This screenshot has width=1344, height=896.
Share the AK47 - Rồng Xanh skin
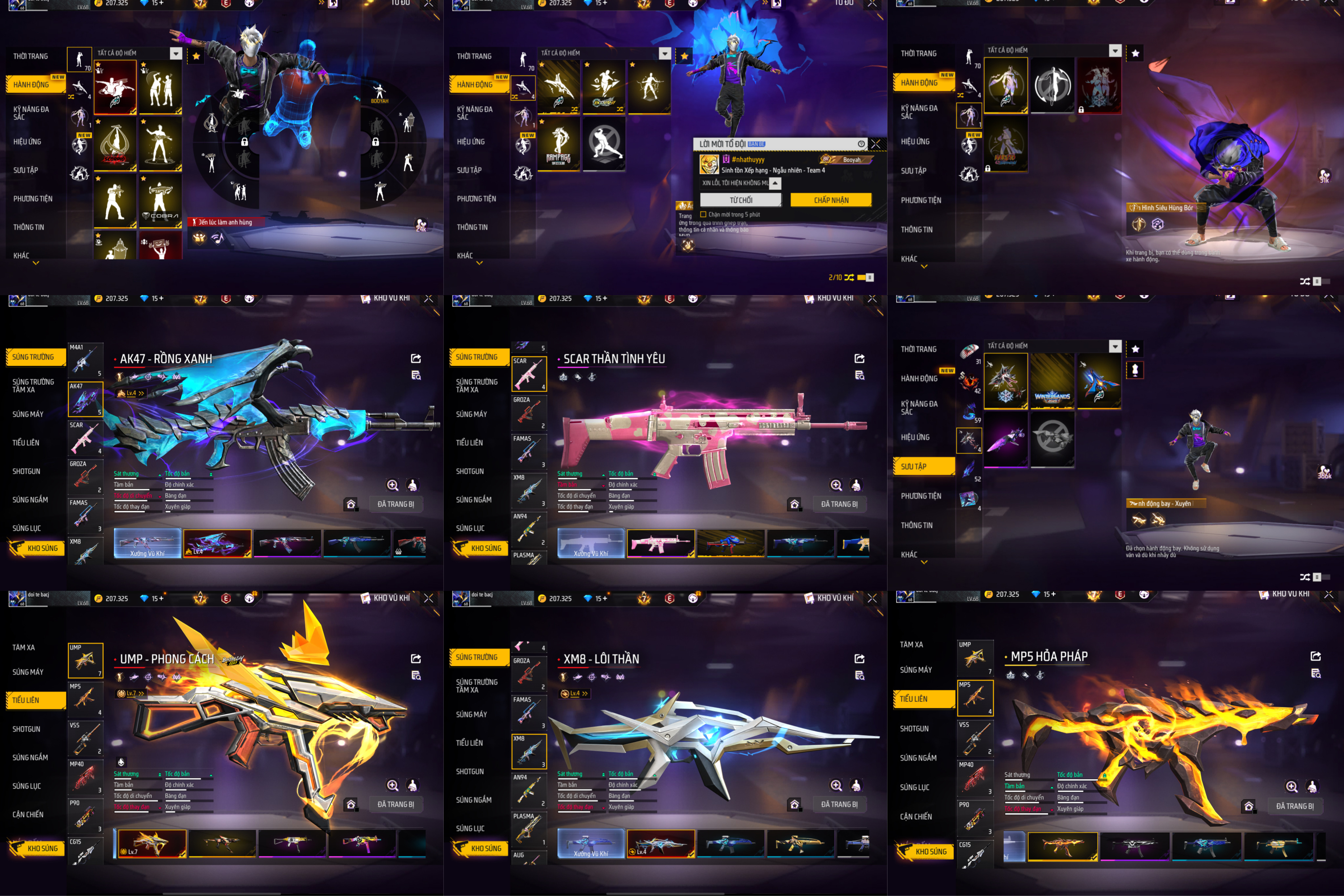pos(416,358)
